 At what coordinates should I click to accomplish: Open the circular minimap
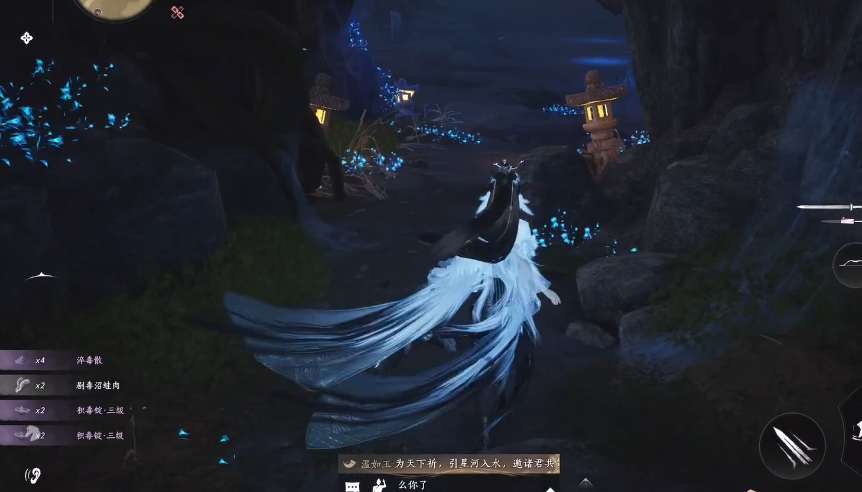pos(116,6)
